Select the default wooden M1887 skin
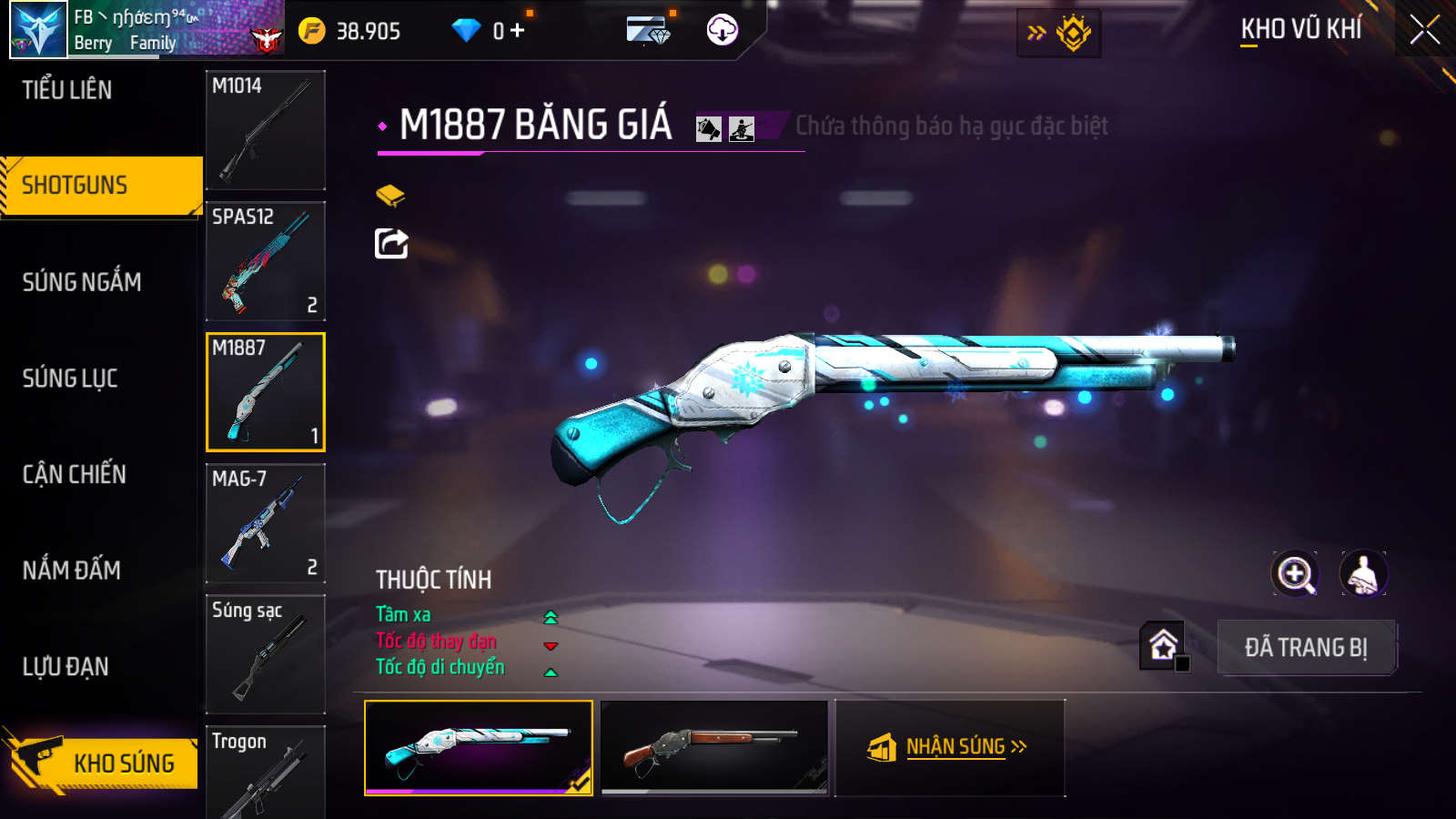Screen dimensions: 1456x819 coord(714,747)
